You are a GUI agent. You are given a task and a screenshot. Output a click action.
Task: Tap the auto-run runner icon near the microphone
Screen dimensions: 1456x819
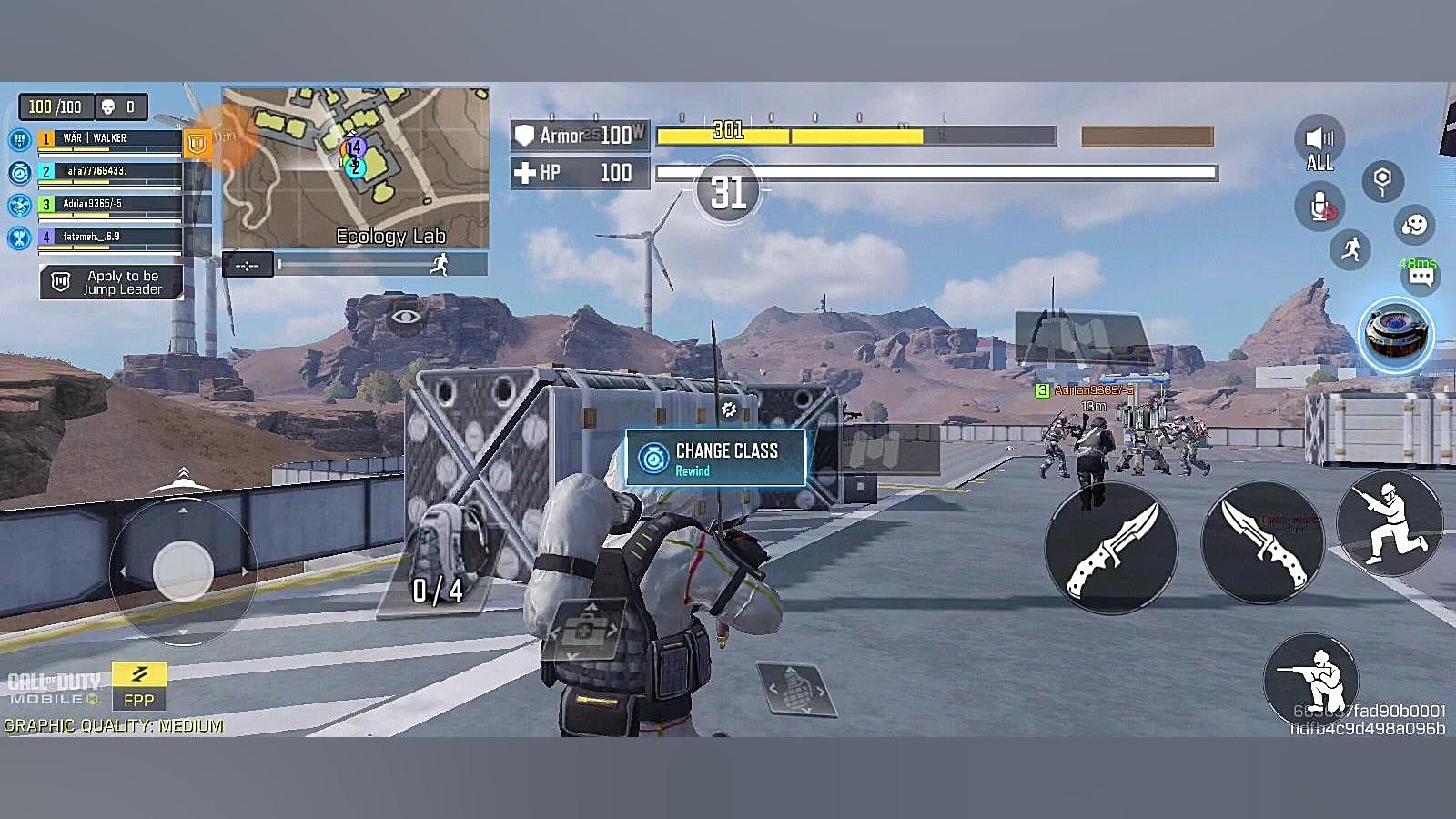coord(1350,248)
